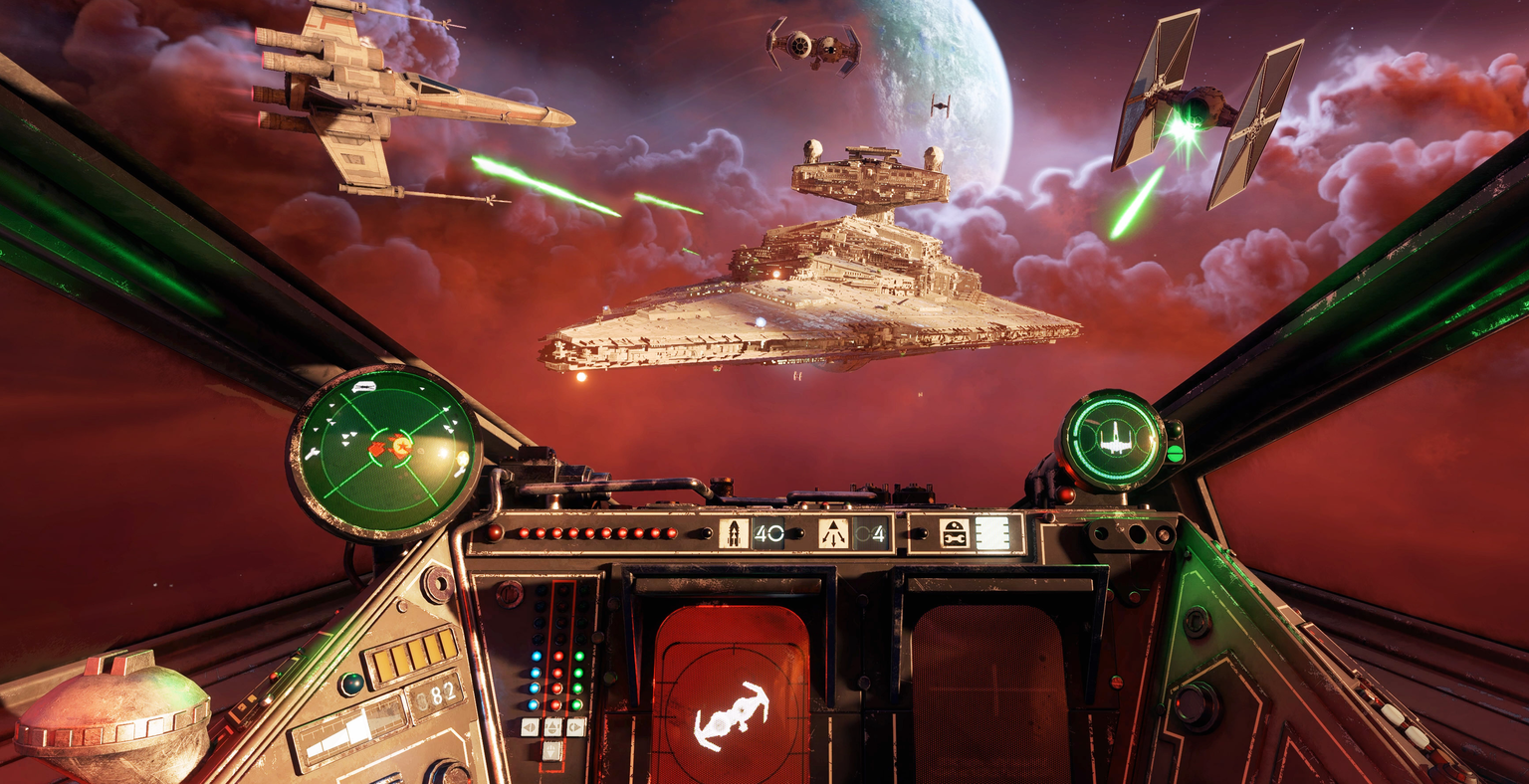Activate the astromech repair droid icon
The height and width of the screenshot is (784, 1529).
click(954, 533)
